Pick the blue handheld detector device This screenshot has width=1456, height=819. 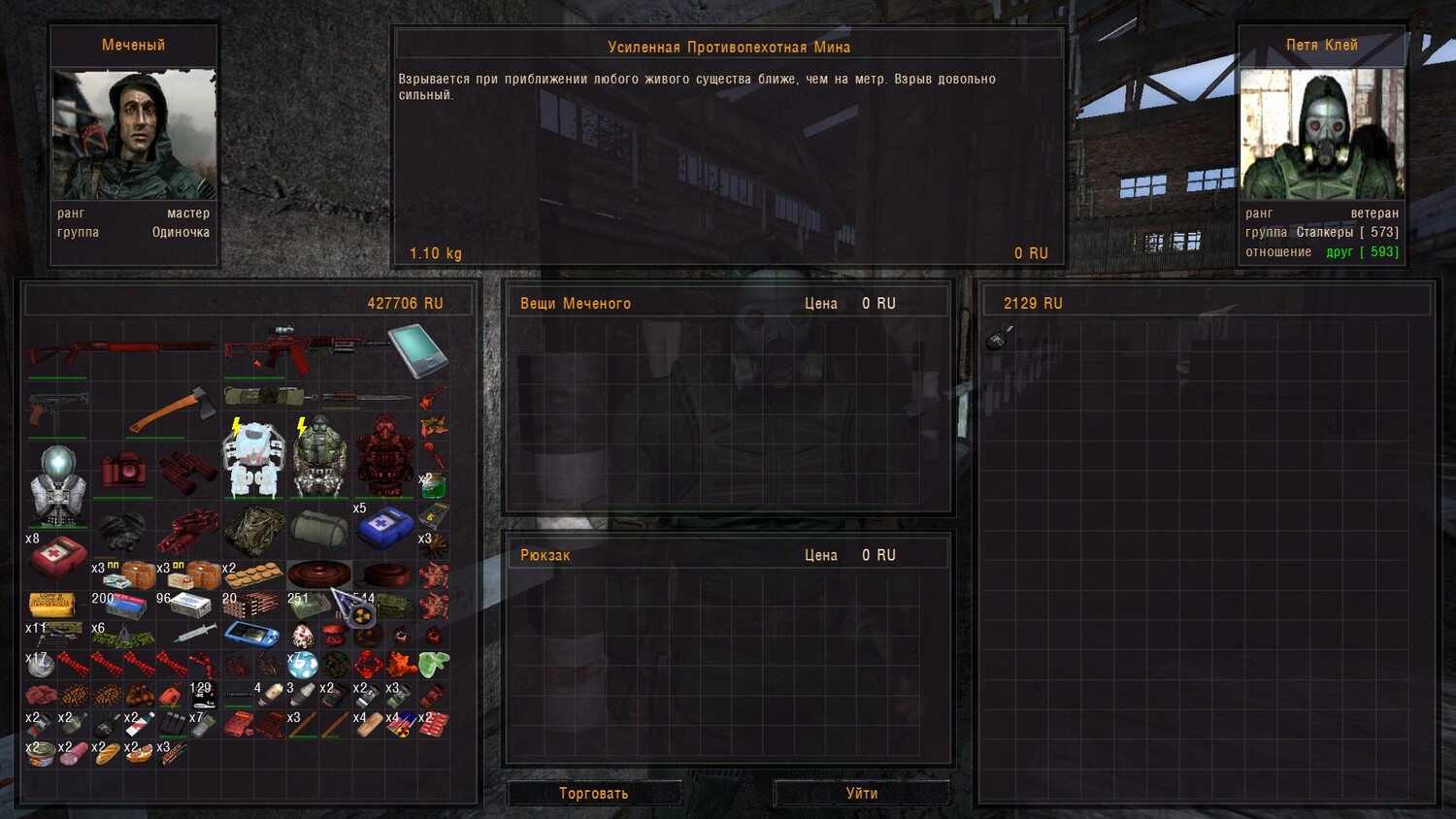pyautogui.click(x=252, y=635)
